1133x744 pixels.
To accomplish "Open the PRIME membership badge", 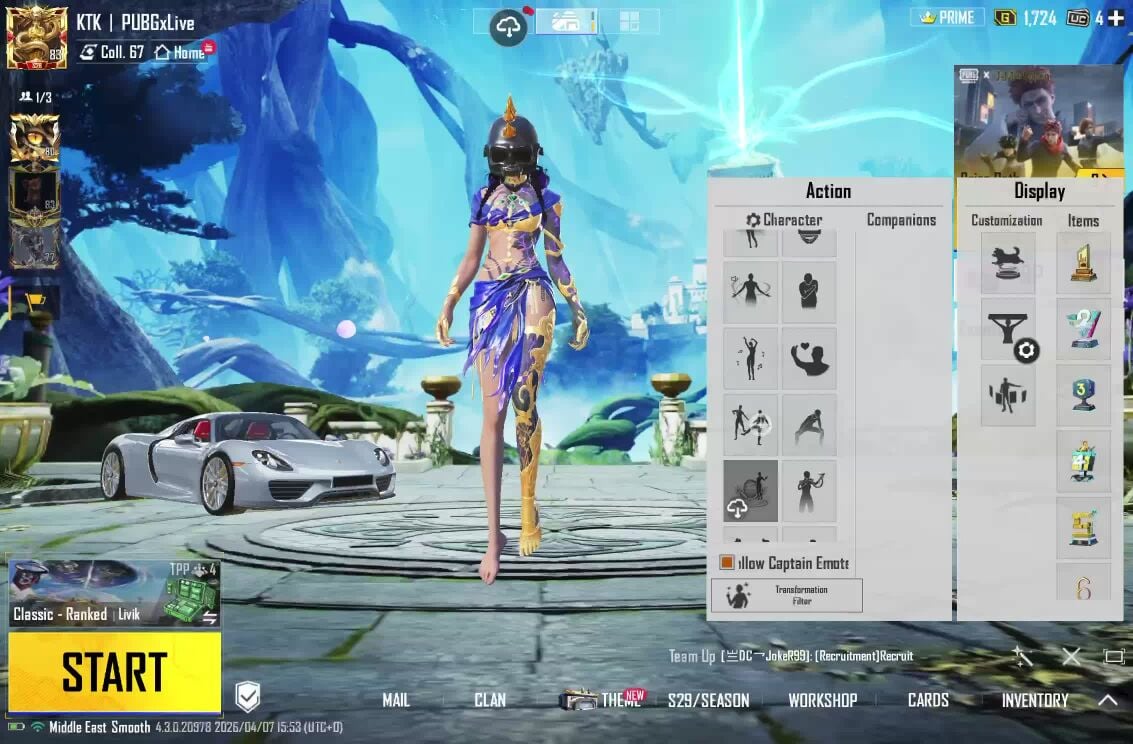I will (x=946, y=18).
